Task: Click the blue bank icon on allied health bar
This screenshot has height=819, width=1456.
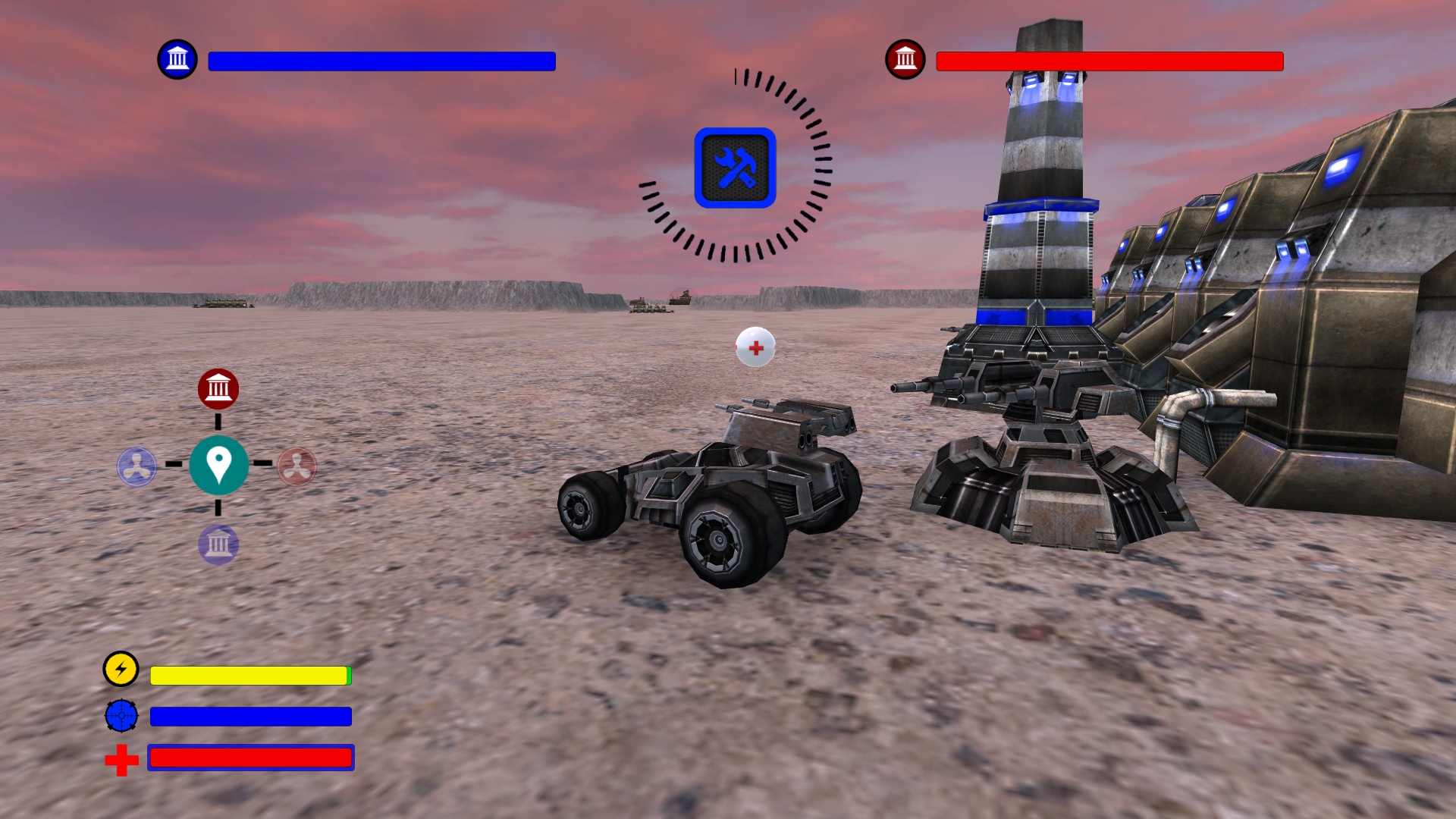Action: pos(178,58)
